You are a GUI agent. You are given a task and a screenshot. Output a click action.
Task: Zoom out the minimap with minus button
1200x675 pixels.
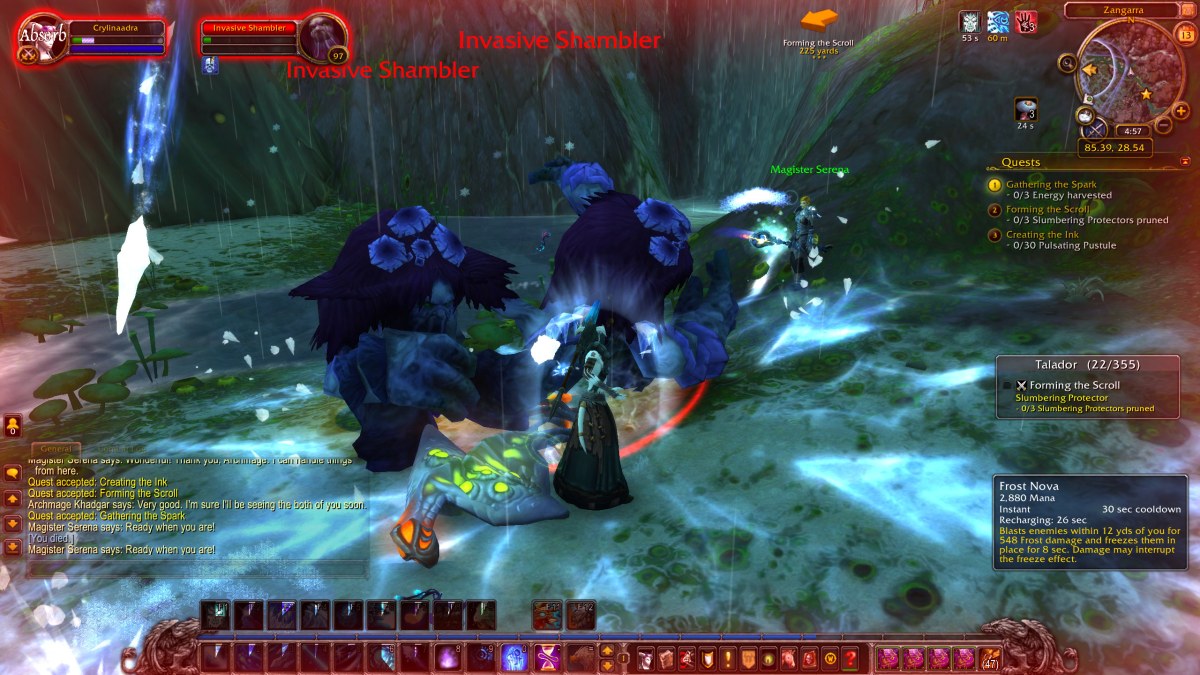1163,126
